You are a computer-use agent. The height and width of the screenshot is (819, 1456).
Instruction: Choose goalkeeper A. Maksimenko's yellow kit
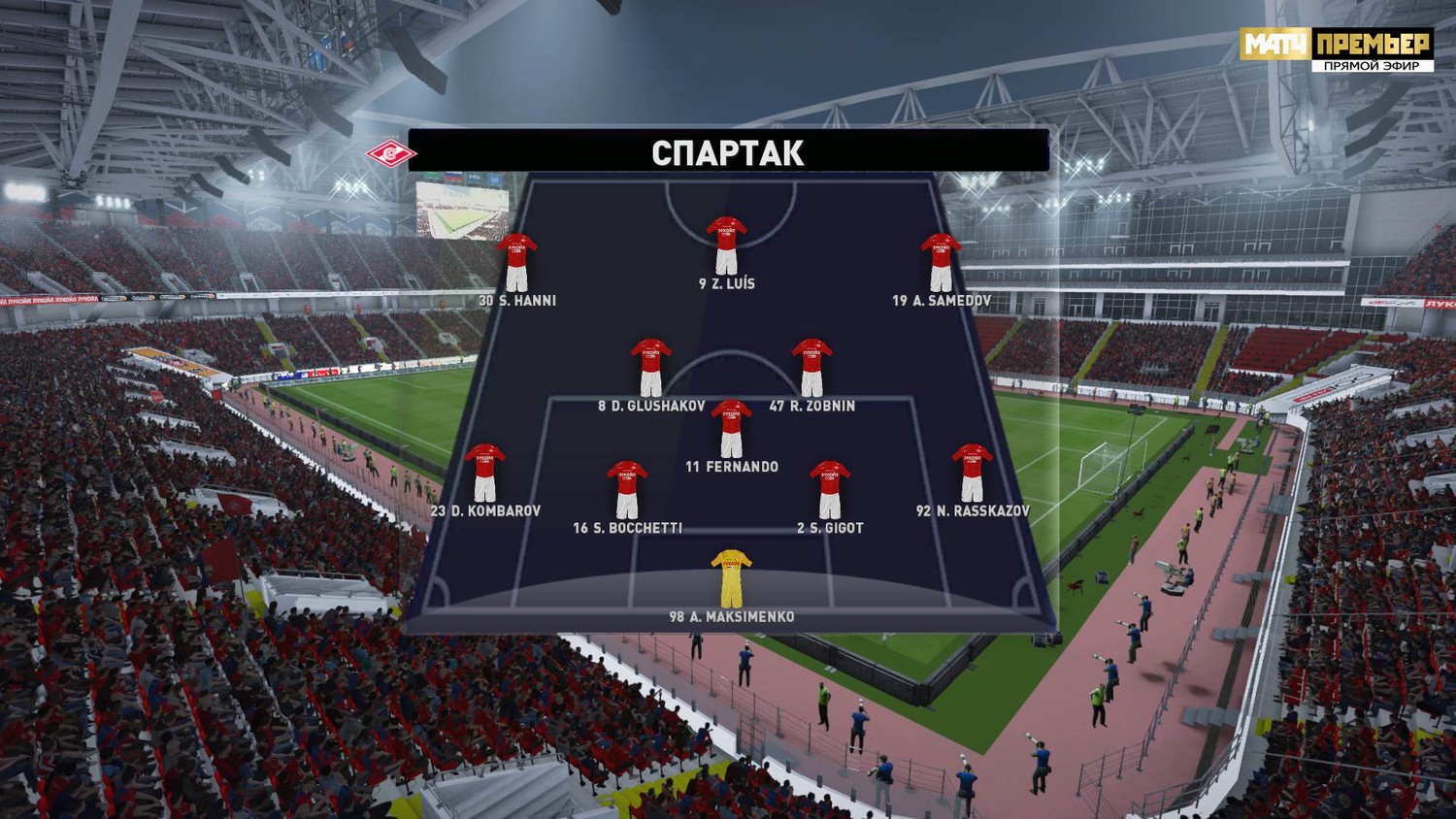[731, 578]
